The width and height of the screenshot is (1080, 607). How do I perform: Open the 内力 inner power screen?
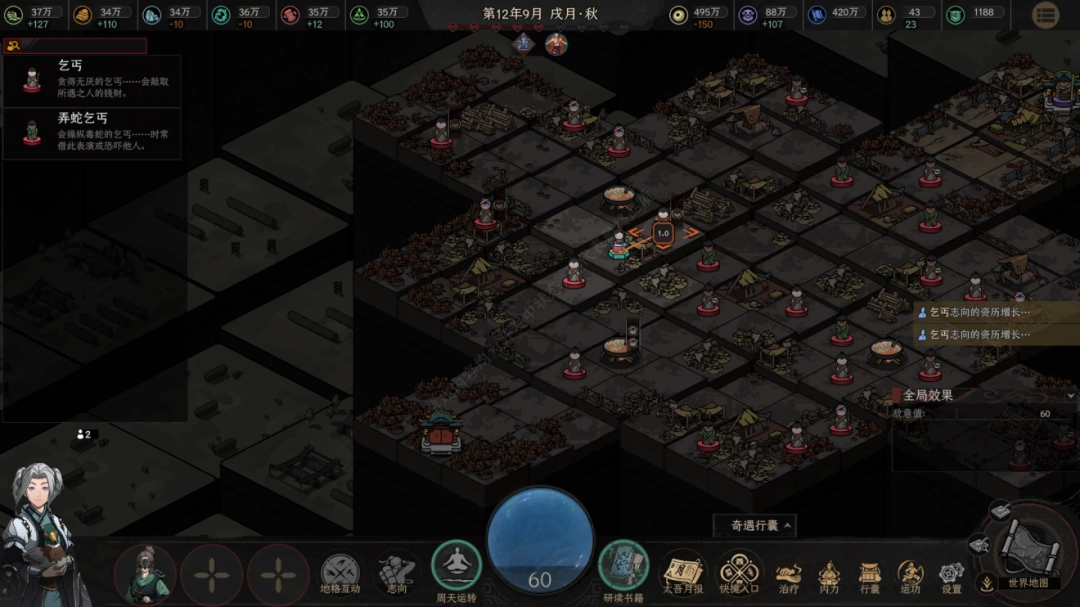pos(829,574)
